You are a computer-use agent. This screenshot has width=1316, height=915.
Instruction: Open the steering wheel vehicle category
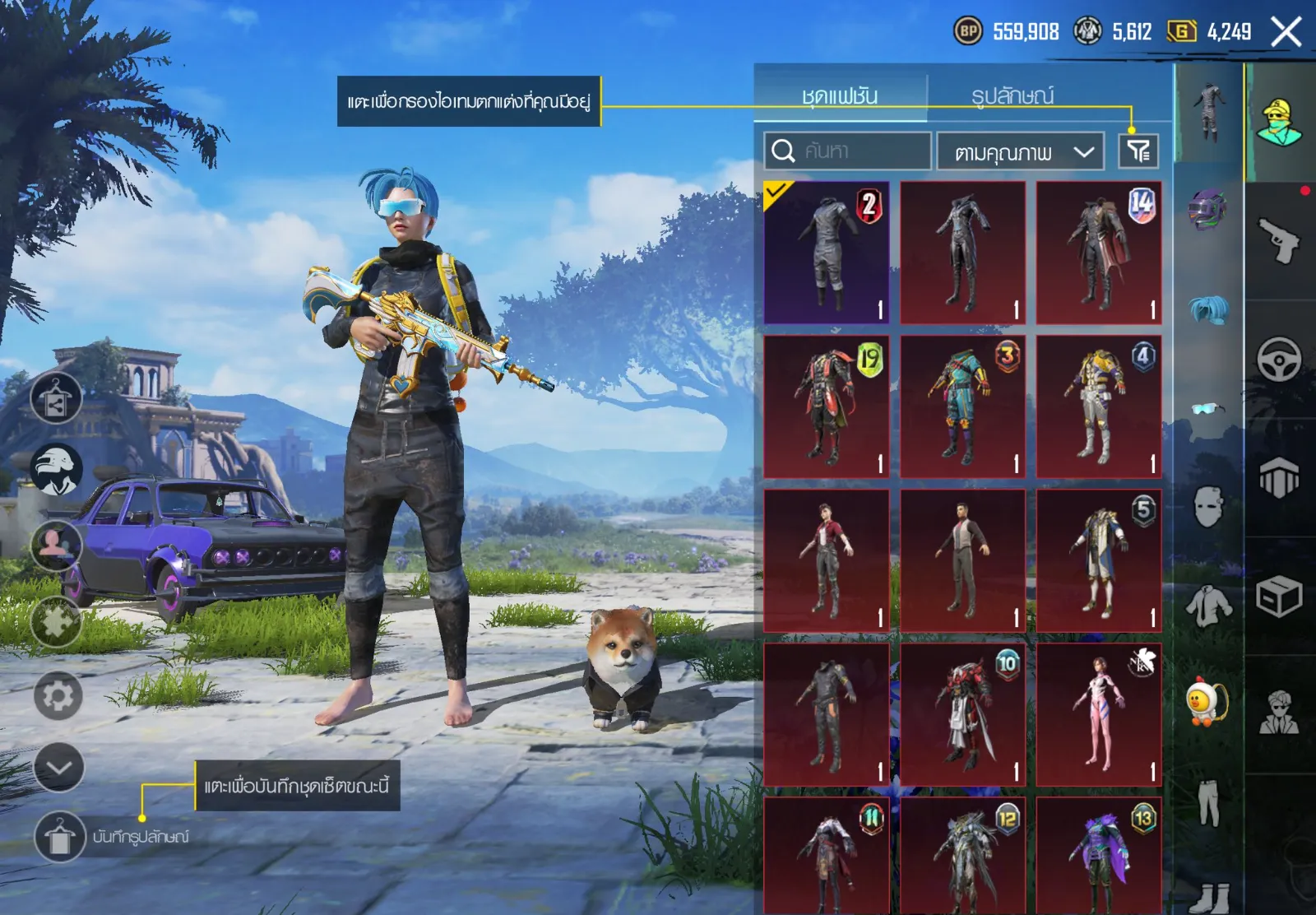pyautogui.click(x=1279, y=359)
